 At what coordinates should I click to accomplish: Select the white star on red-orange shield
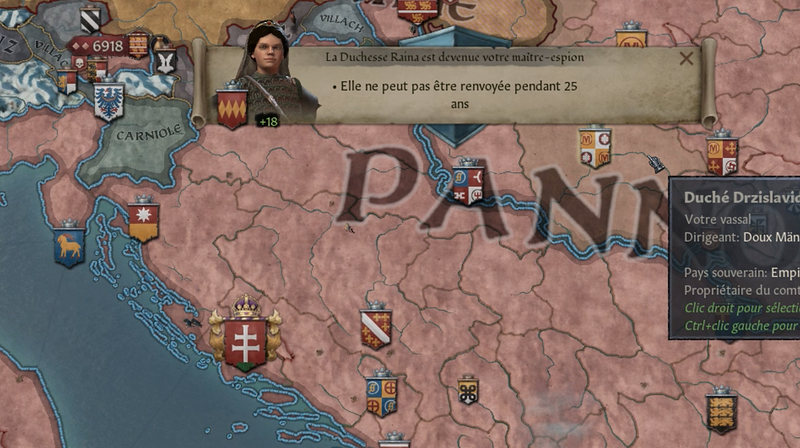143,221
